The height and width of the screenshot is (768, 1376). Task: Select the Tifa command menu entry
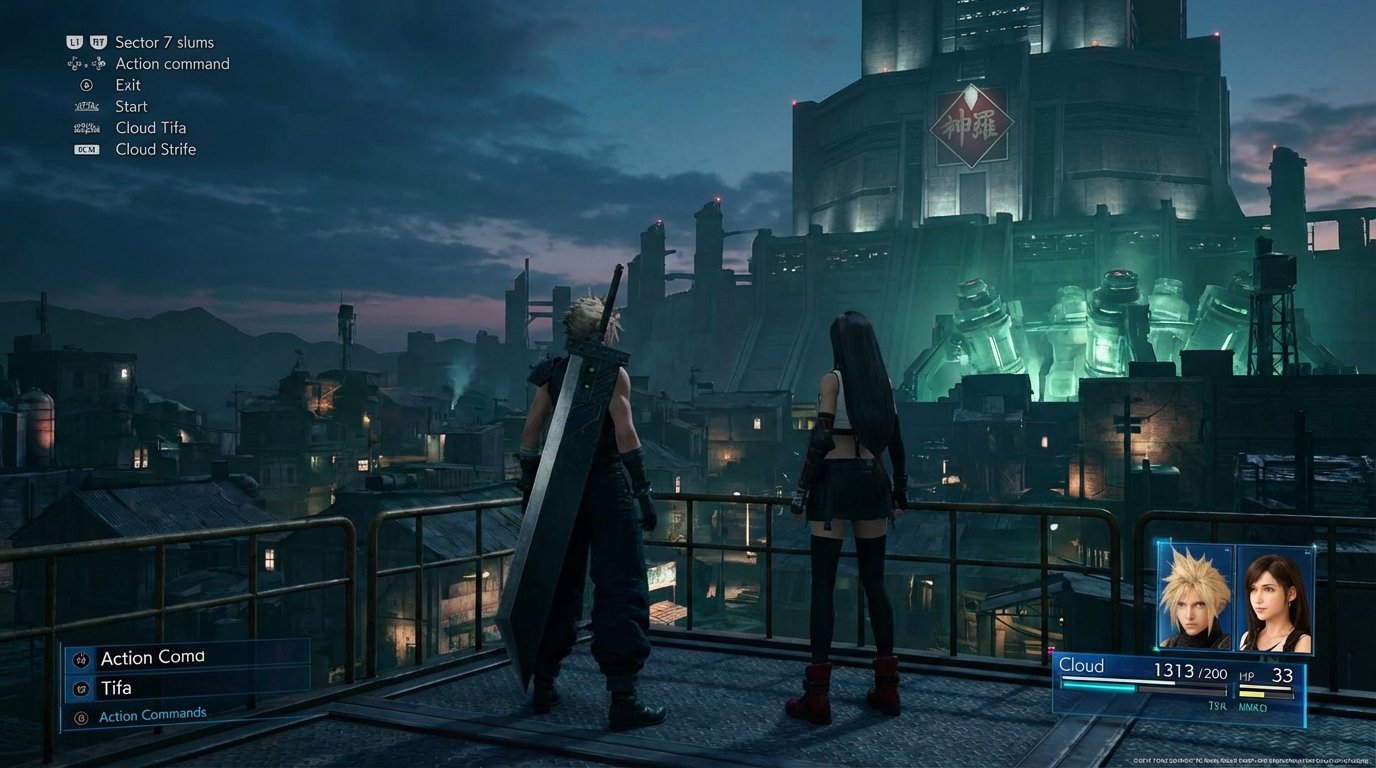117,688
